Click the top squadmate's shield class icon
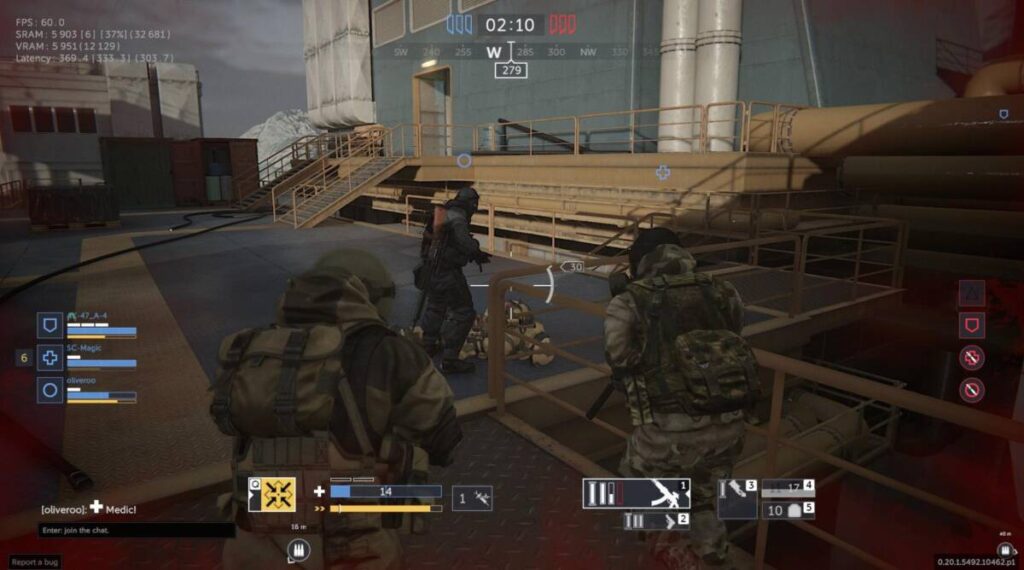The image size is (1024, 570). (50, 324)
